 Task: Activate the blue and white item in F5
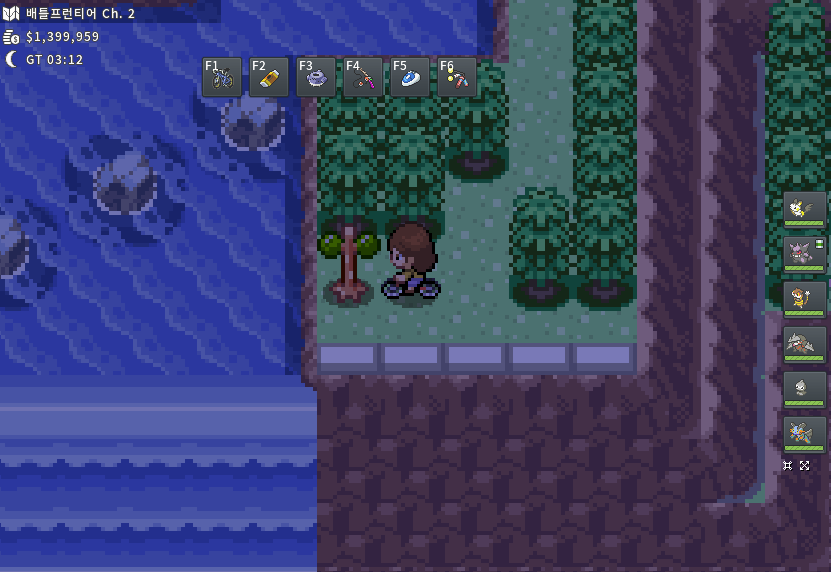[410, 77]
